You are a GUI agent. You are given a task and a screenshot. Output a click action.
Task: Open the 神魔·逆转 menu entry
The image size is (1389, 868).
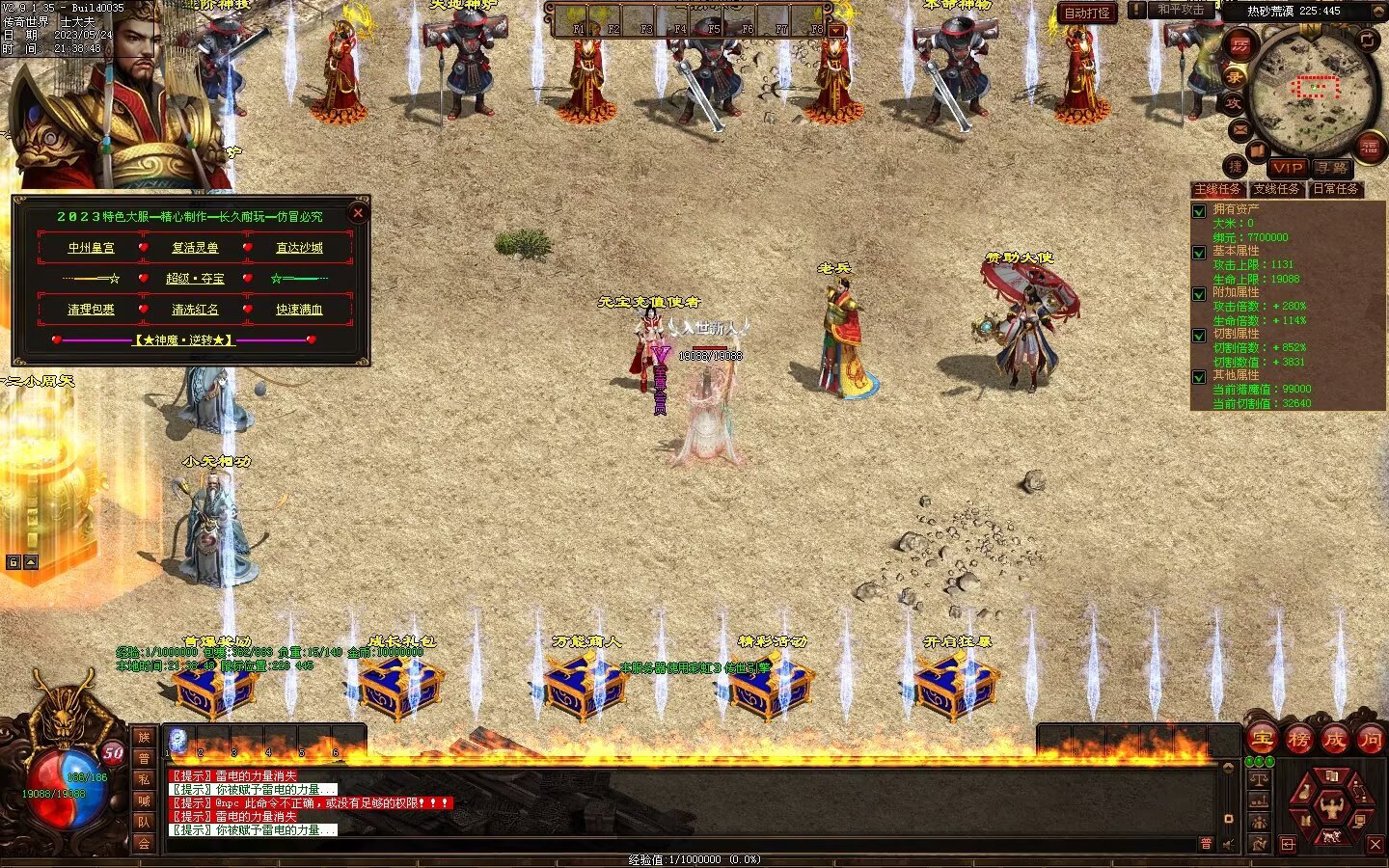[183, 340]
